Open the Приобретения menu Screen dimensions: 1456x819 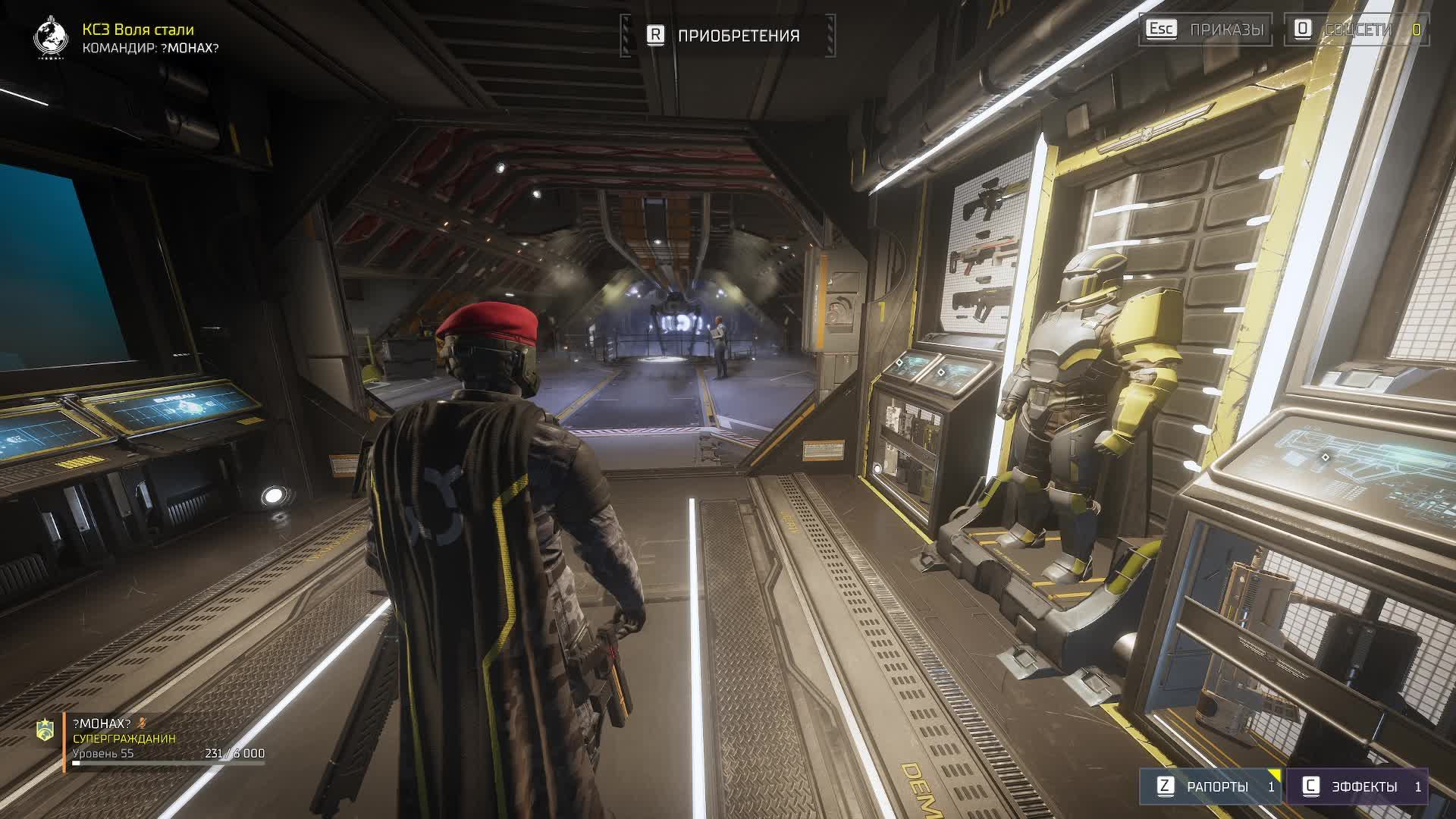point(726,36)
